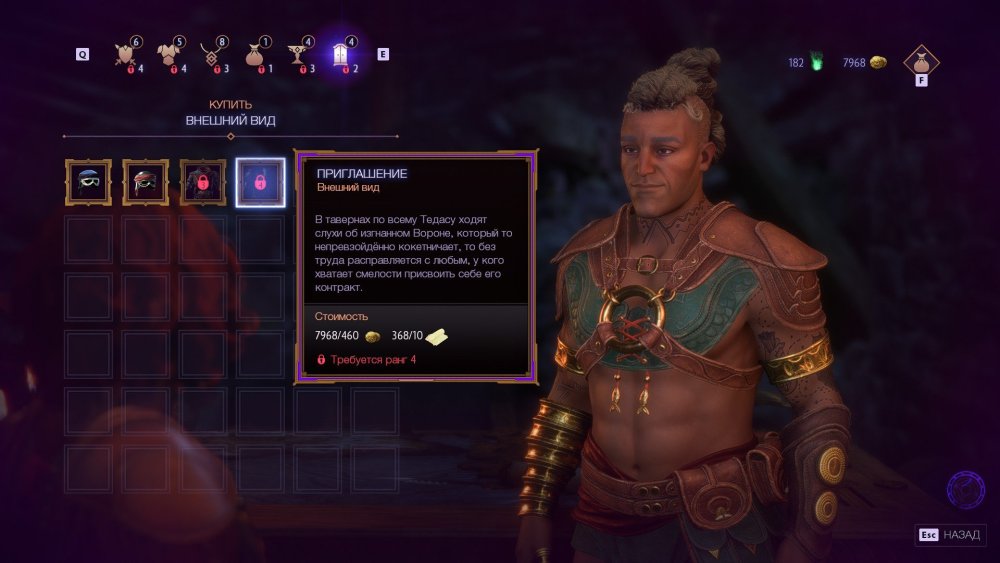Go back with the Назад button
1000x563 pixels.
pyautogui.click(x=950, y=535)
